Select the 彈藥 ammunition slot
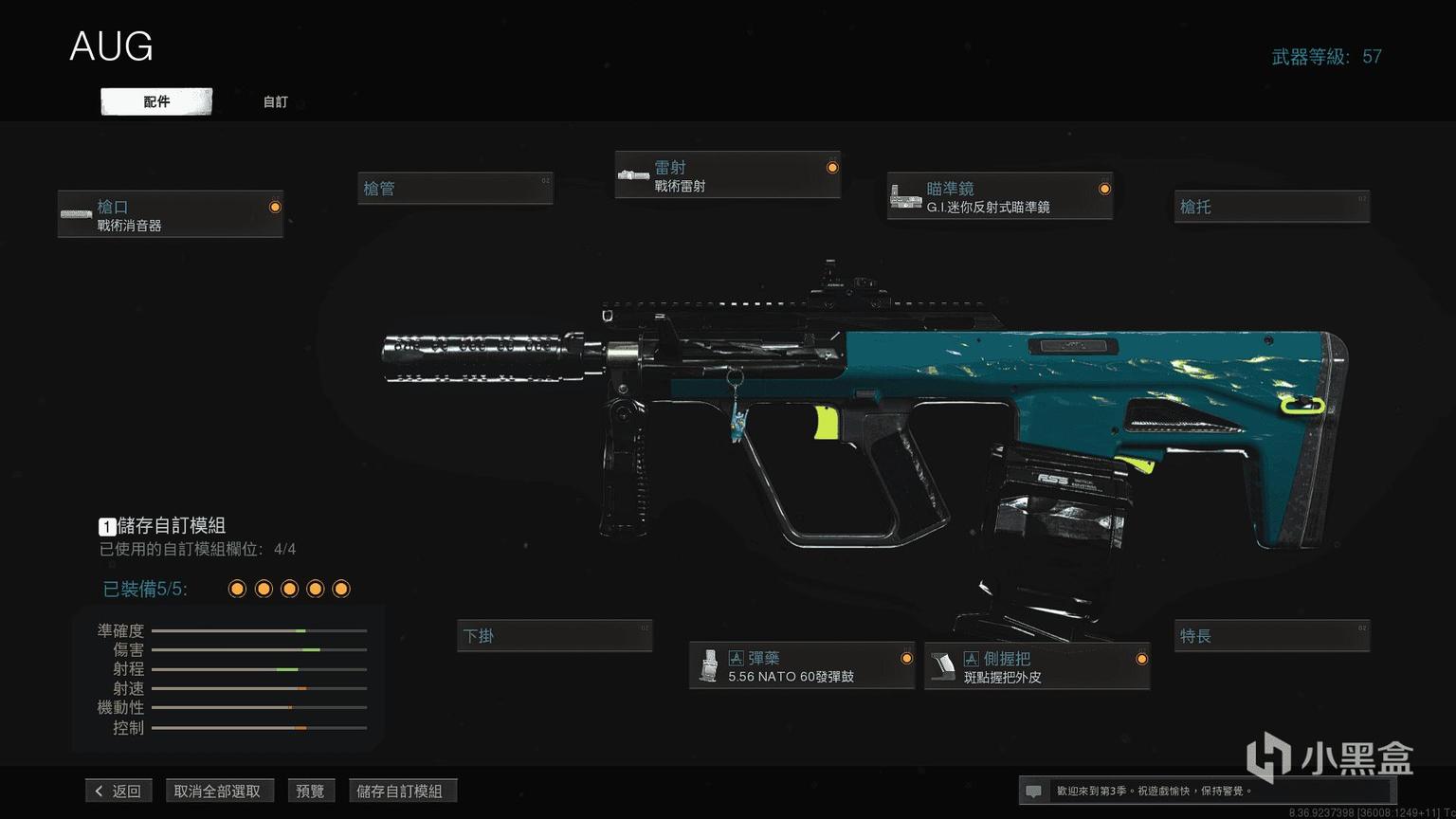This screenshot has height=819, width=1456. [802, 665]
